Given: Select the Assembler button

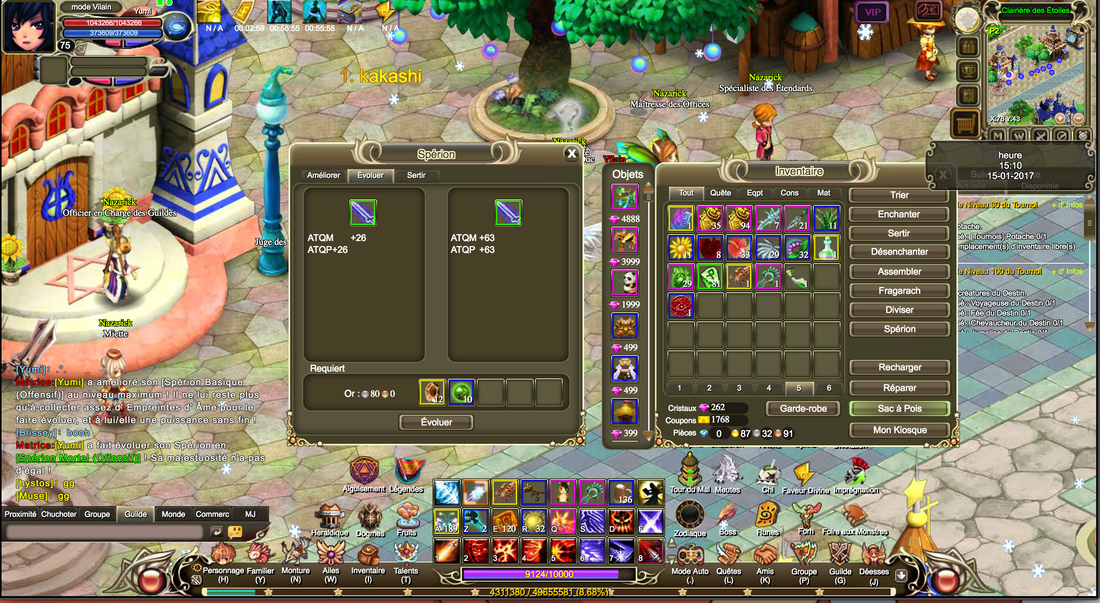Looking at the screenshot, I should (899, 271).
